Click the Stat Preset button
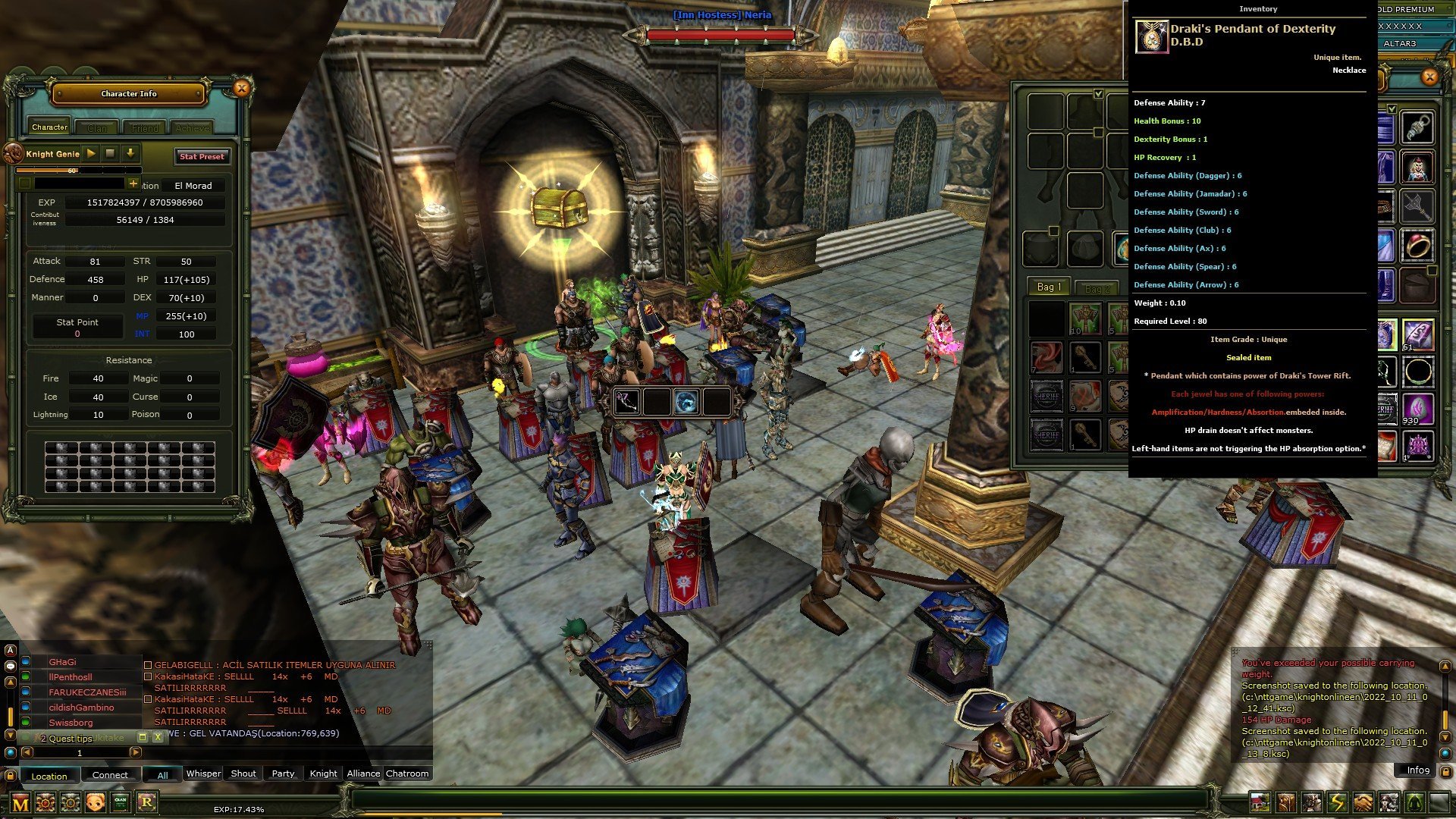The height and width of the screenshot is (819, 1456). pyautogui.click(x=201, y=157)
